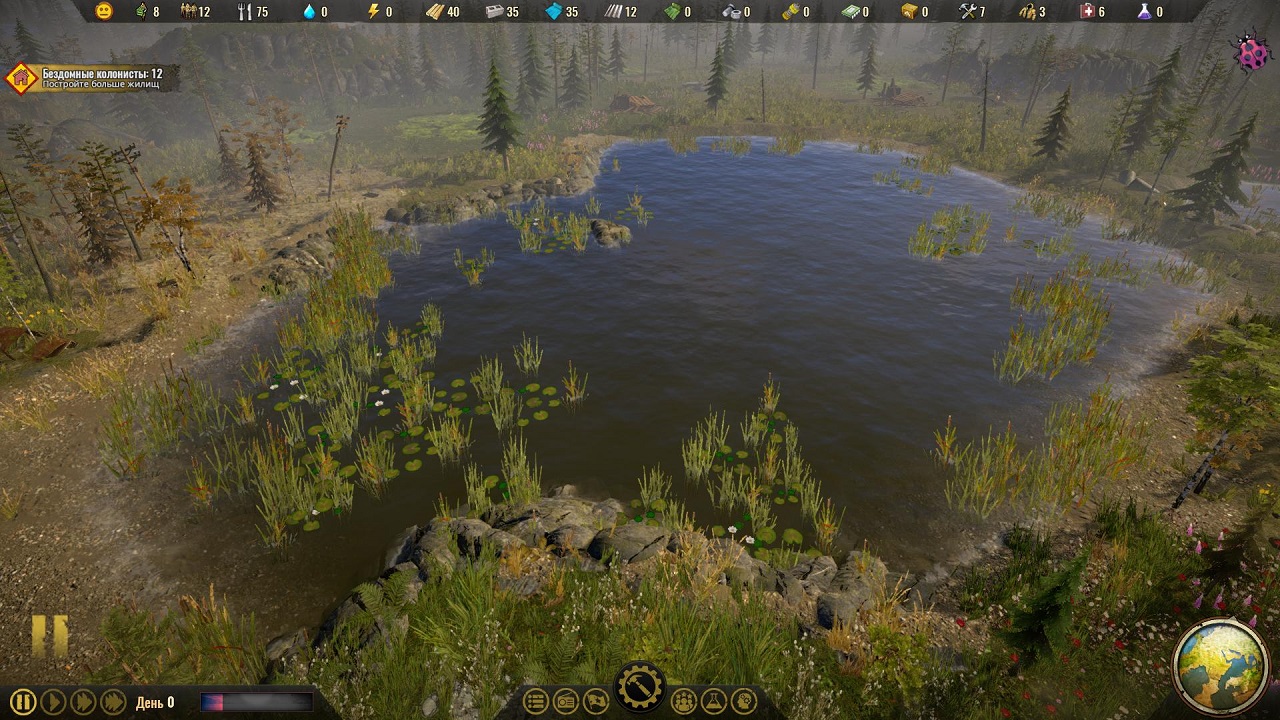
Task: Open the head-with-gears icon panel
Action: point(743,701)
